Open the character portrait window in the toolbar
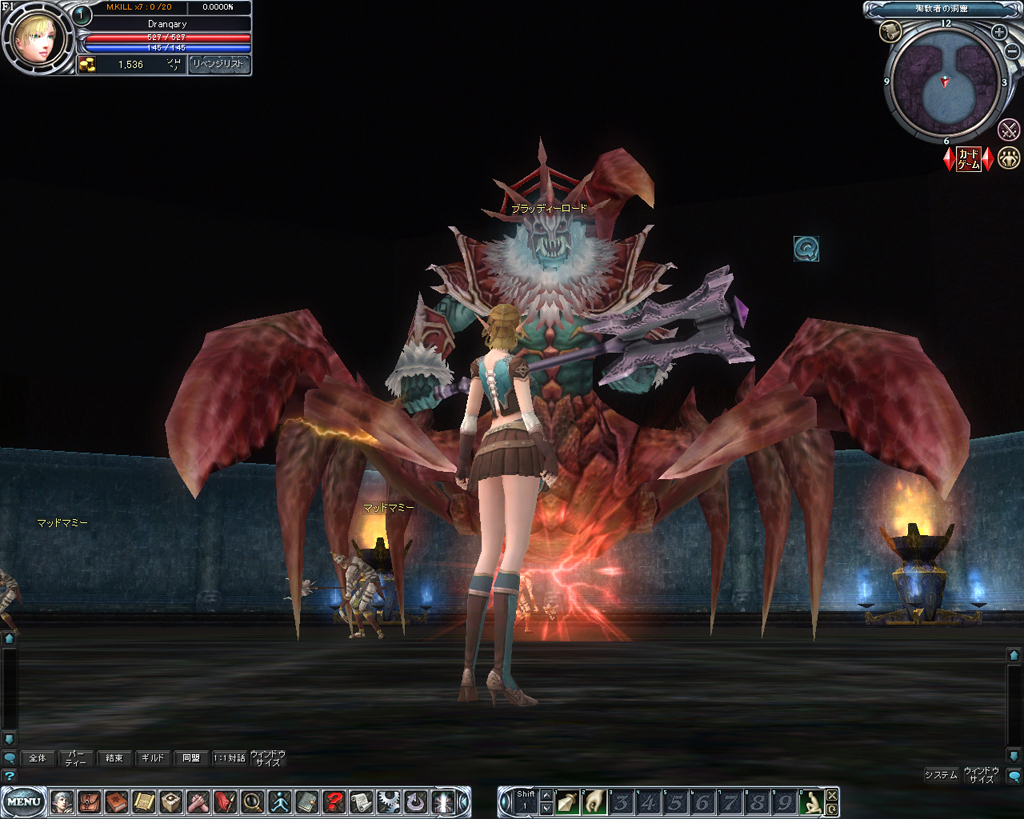 tap(63, 802)
